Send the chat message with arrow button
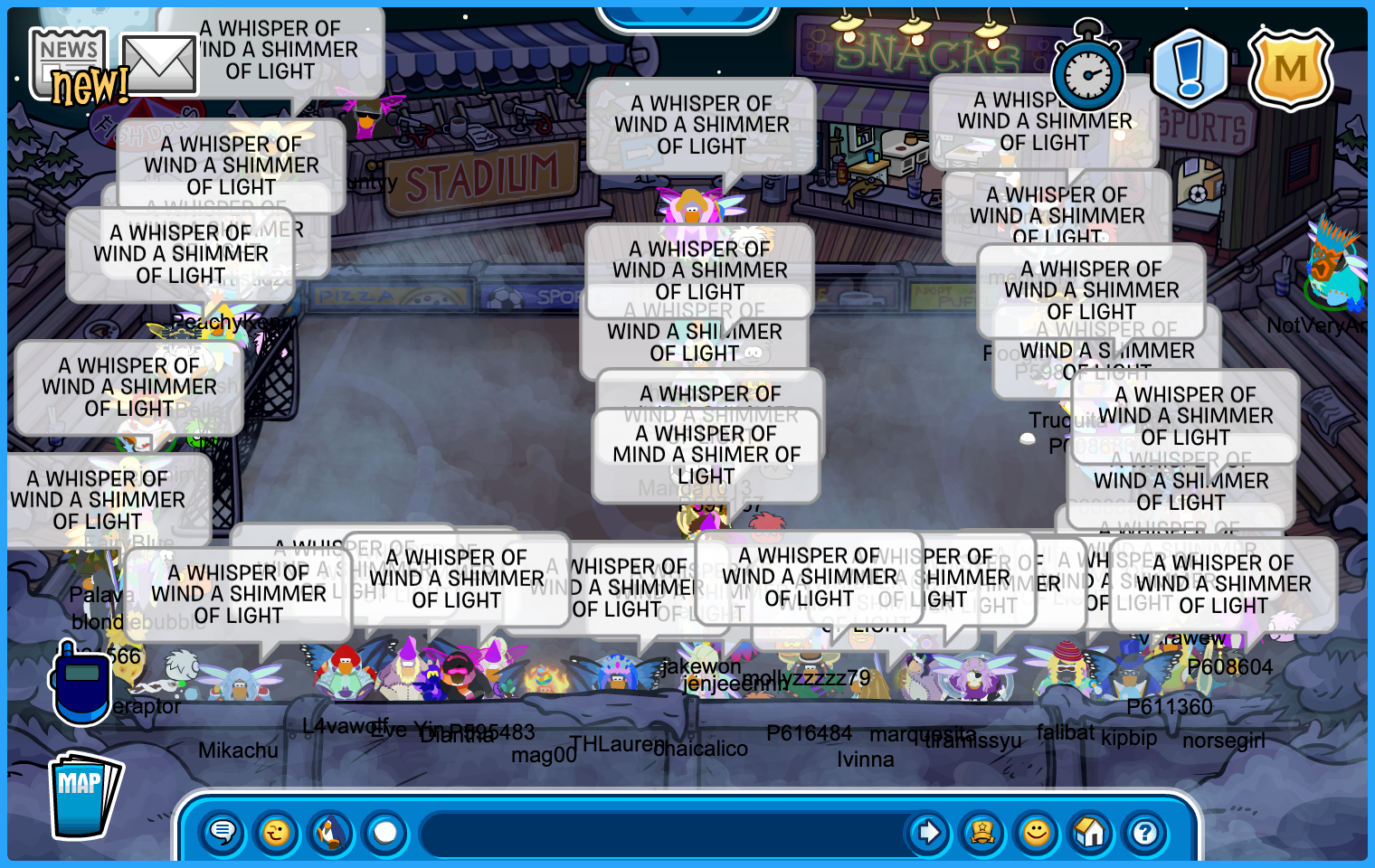The height and width of the screenshot is (868, 1375). [928, 832]
